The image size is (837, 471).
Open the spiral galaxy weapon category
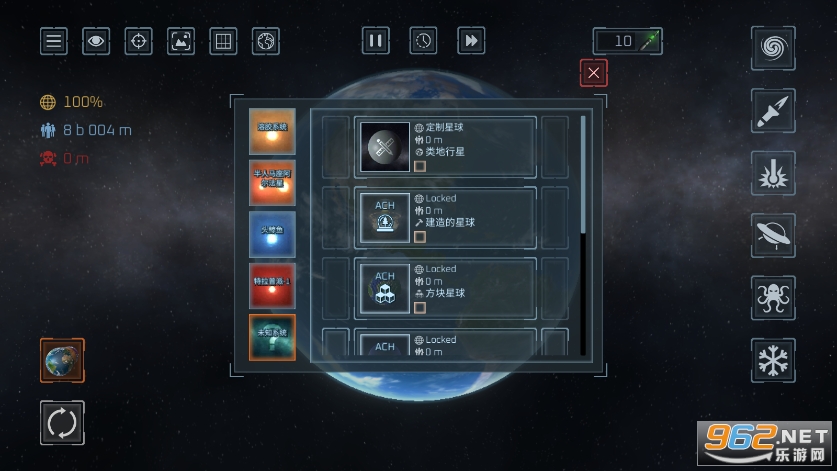(x=773, y=49)
